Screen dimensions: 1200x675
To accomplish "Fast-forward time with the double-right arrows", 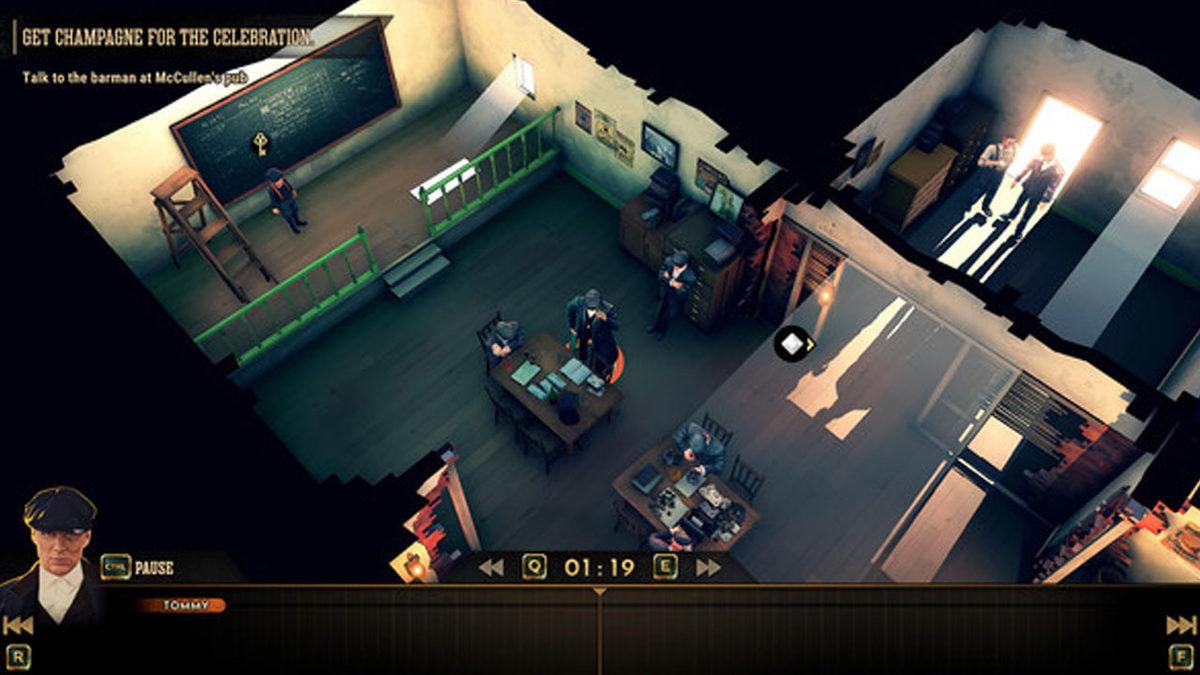I will point(708,568).
